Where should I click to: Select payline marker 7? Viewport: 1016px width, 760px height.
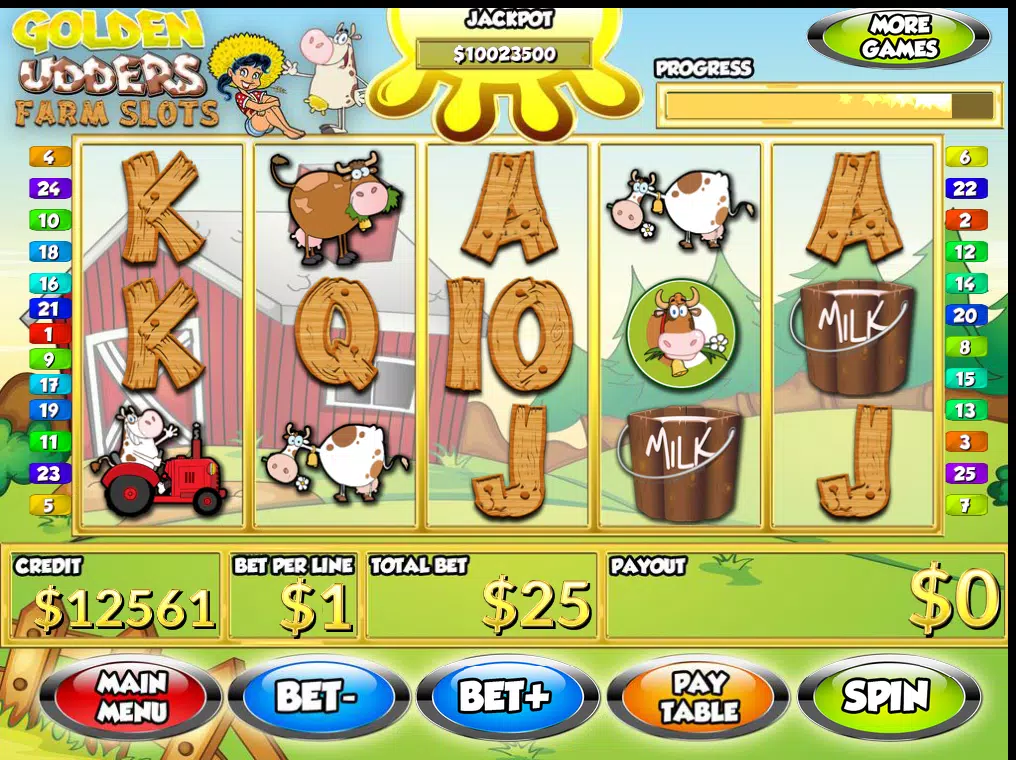(x=965, y=505)
